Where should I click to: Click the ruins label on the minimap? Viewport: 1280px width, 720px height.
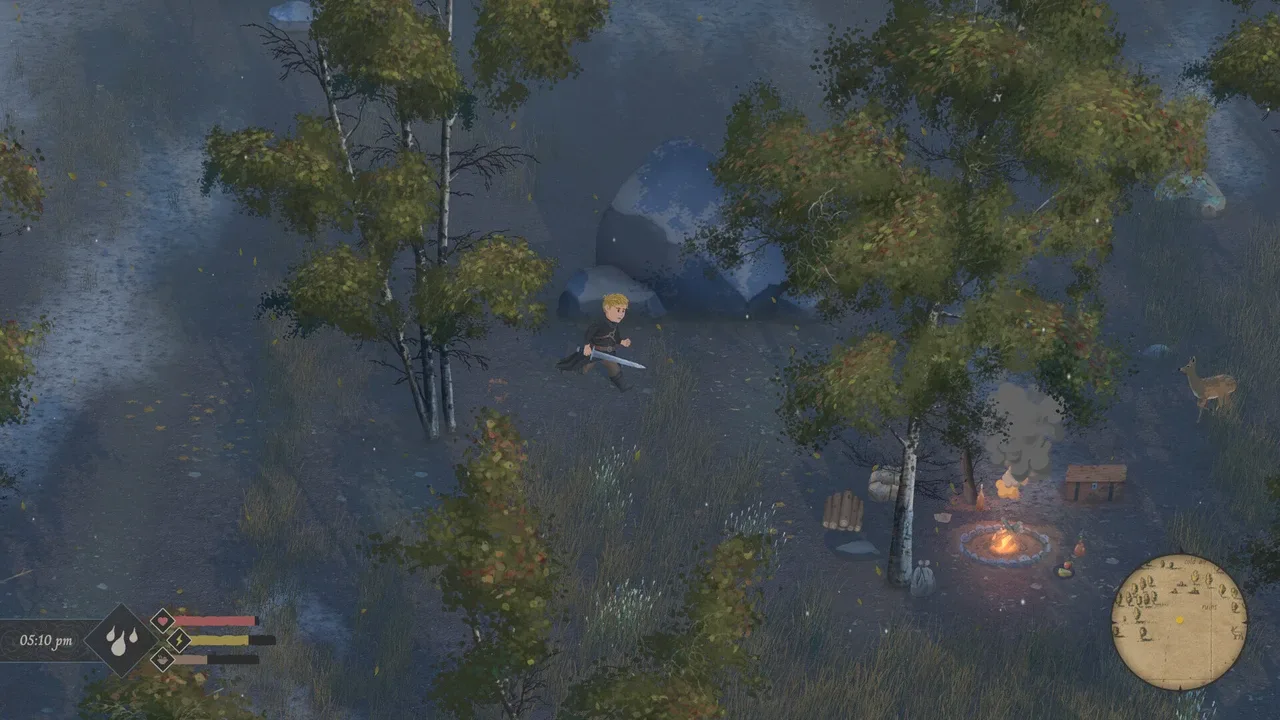1209,606
